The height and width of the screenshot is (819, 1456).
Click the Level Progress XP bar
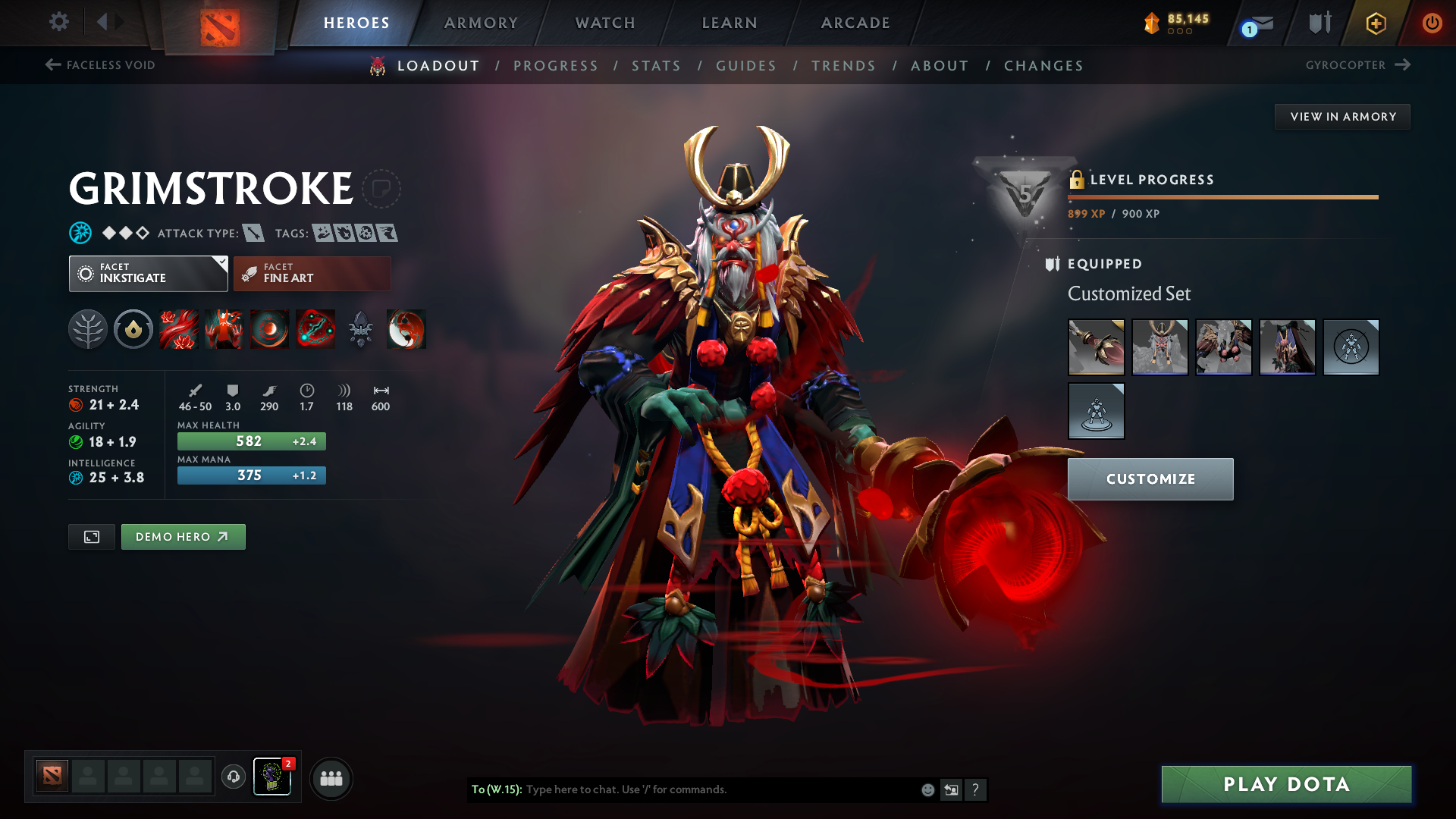1222,198
